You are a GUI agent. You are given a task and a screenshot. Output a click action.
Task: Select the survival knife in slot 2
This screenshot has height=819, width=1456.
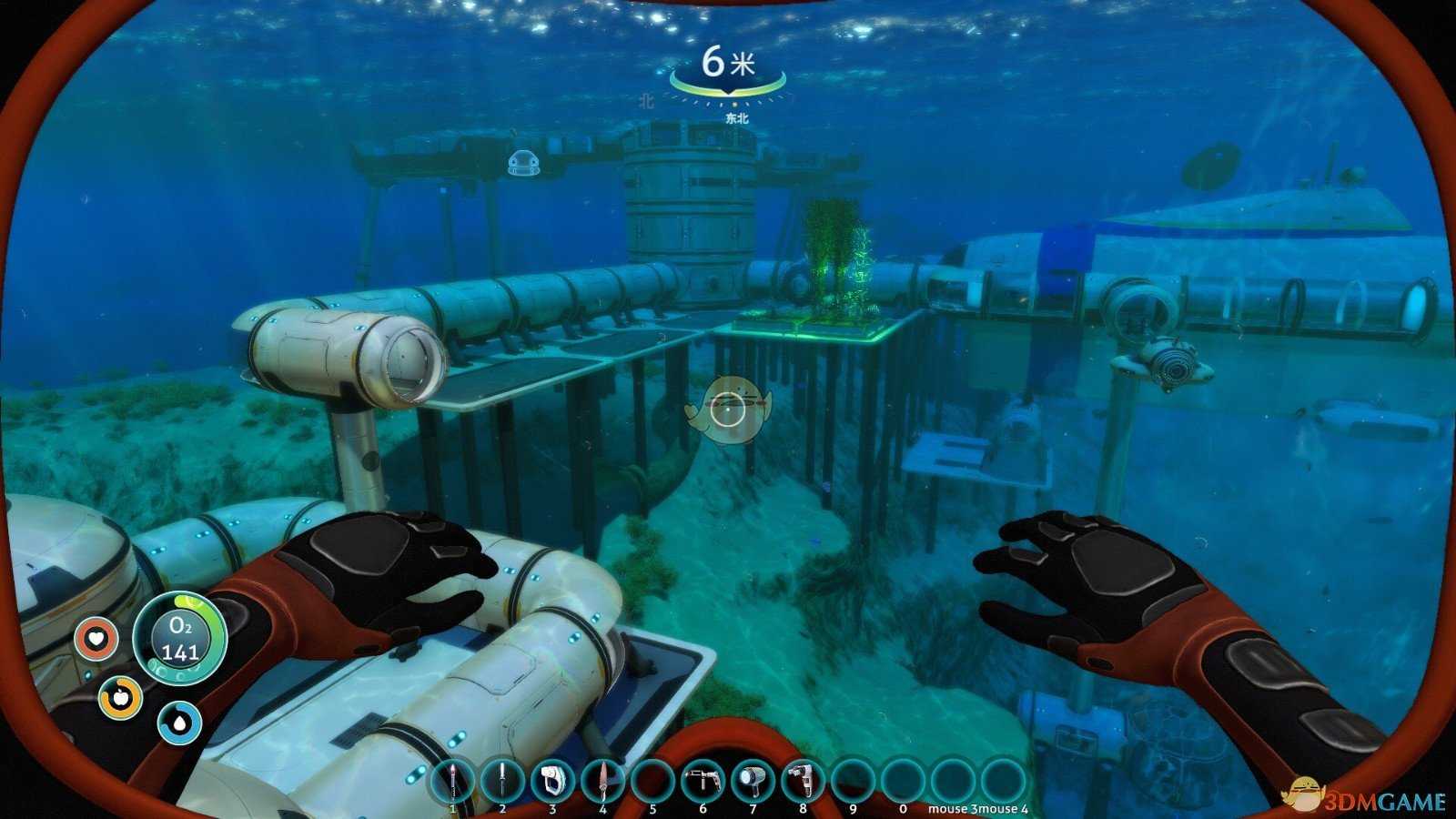point(502,780)
